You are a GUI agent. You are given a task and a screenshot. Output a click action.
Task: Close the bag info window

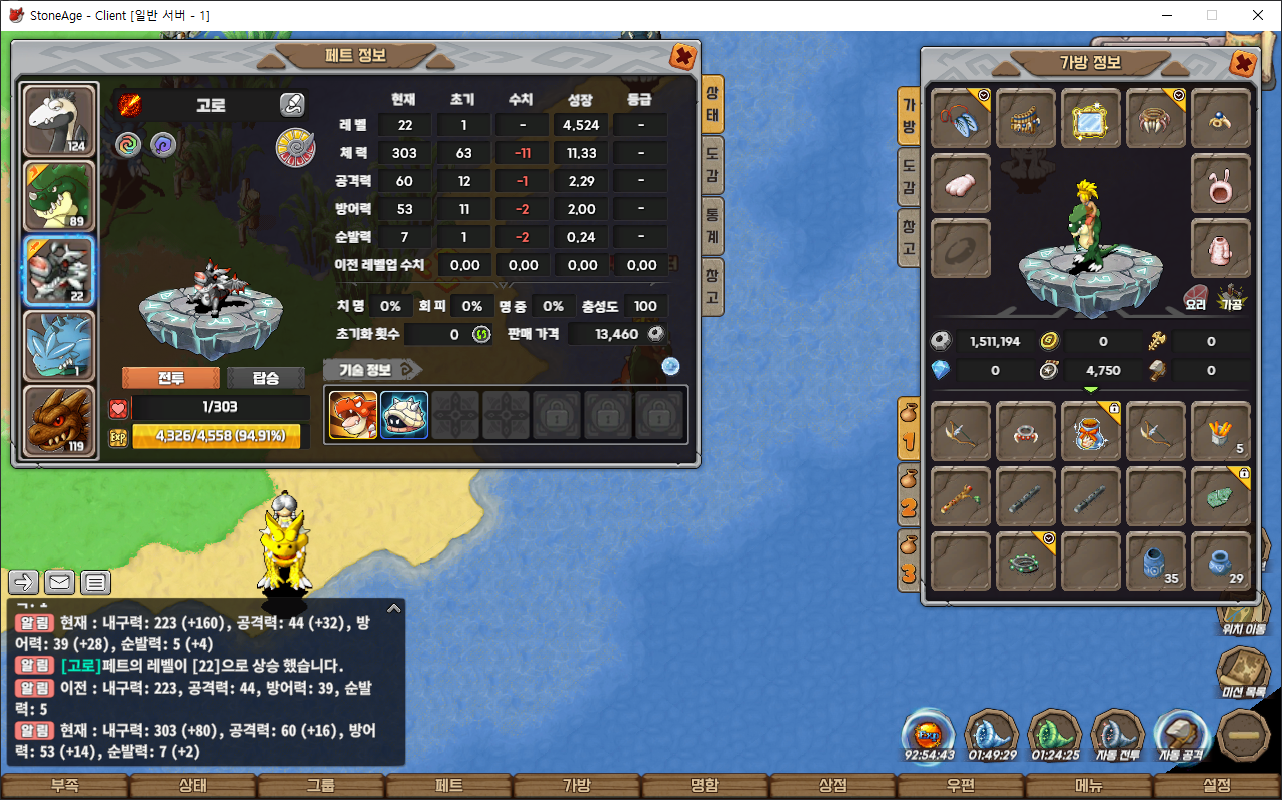[1243, 64]
